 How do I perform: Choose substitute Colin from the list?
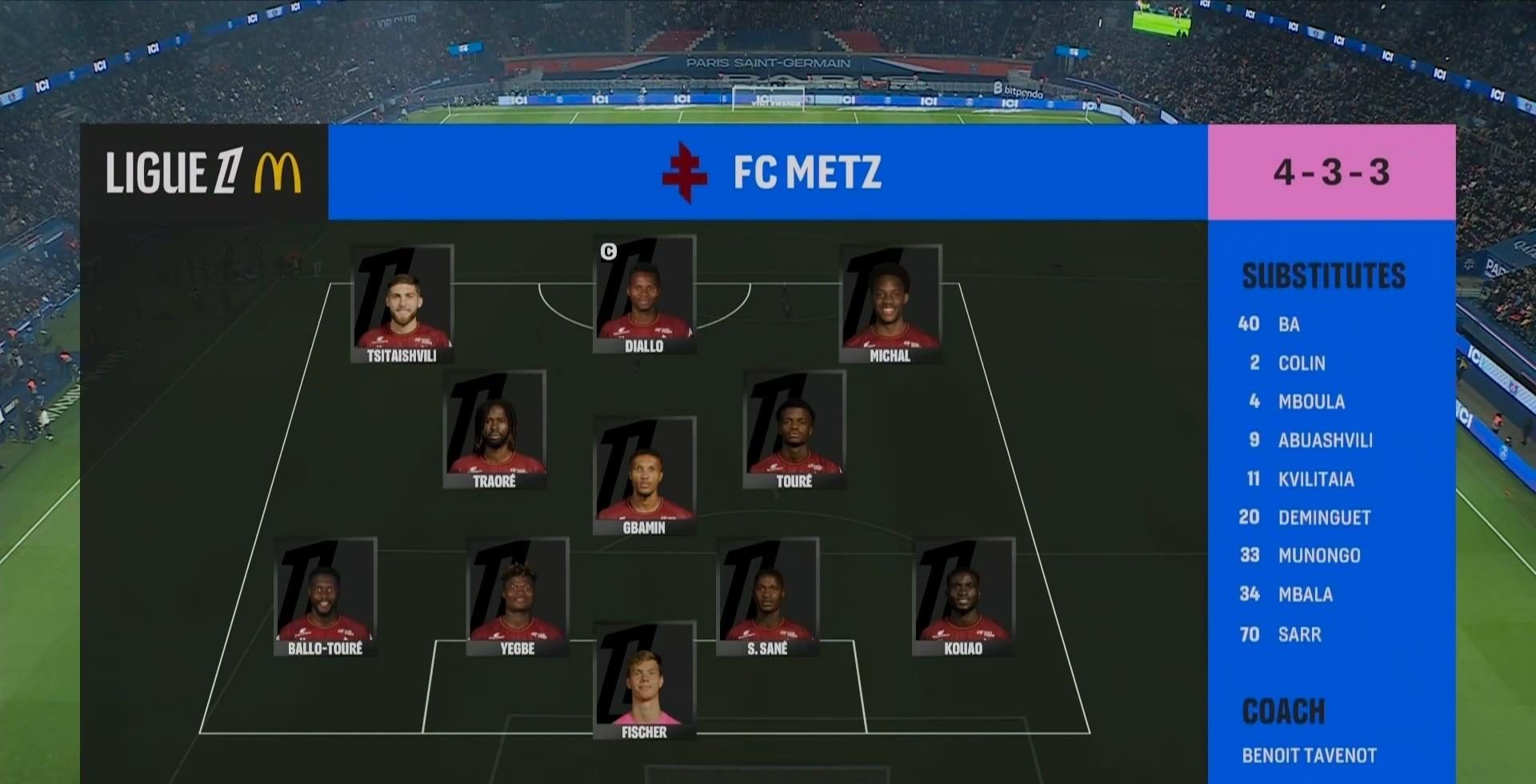pyautogui.click(x=1301, y=363)
